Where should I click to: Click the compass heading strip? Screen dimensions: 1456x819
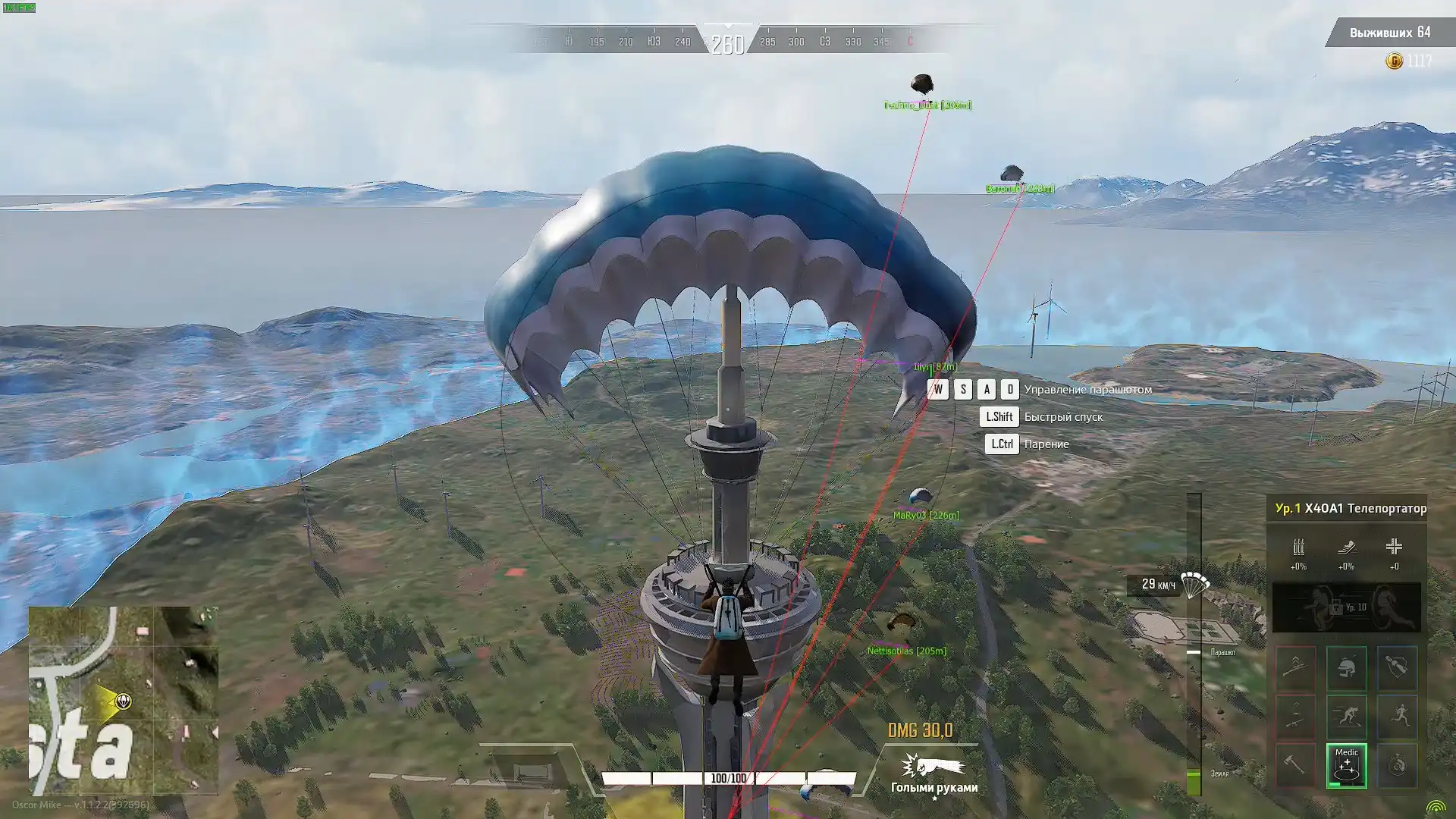tap(728, 42)
